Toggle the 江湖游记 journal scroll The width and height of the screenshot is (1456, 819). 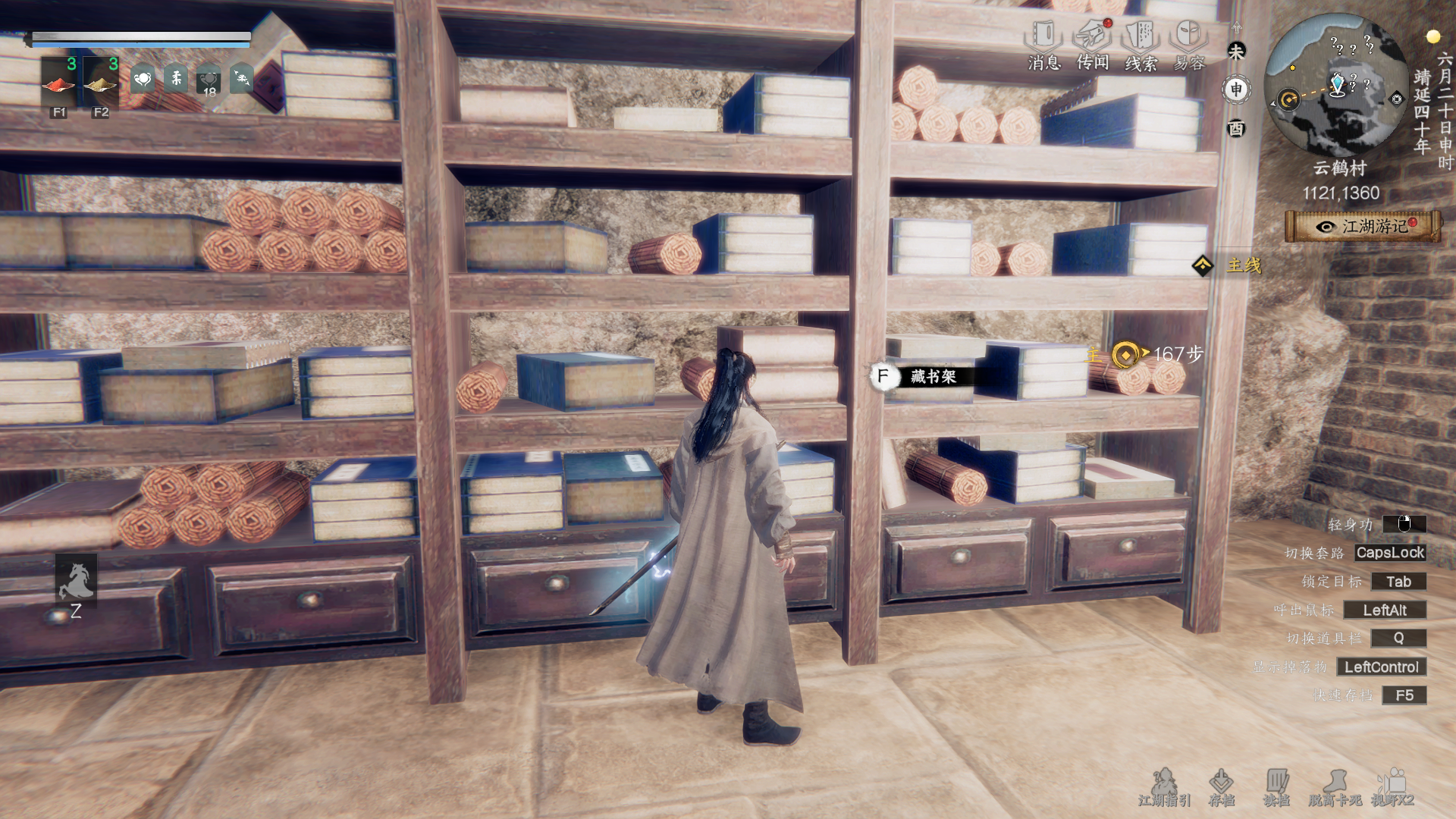coord(1363,227)
